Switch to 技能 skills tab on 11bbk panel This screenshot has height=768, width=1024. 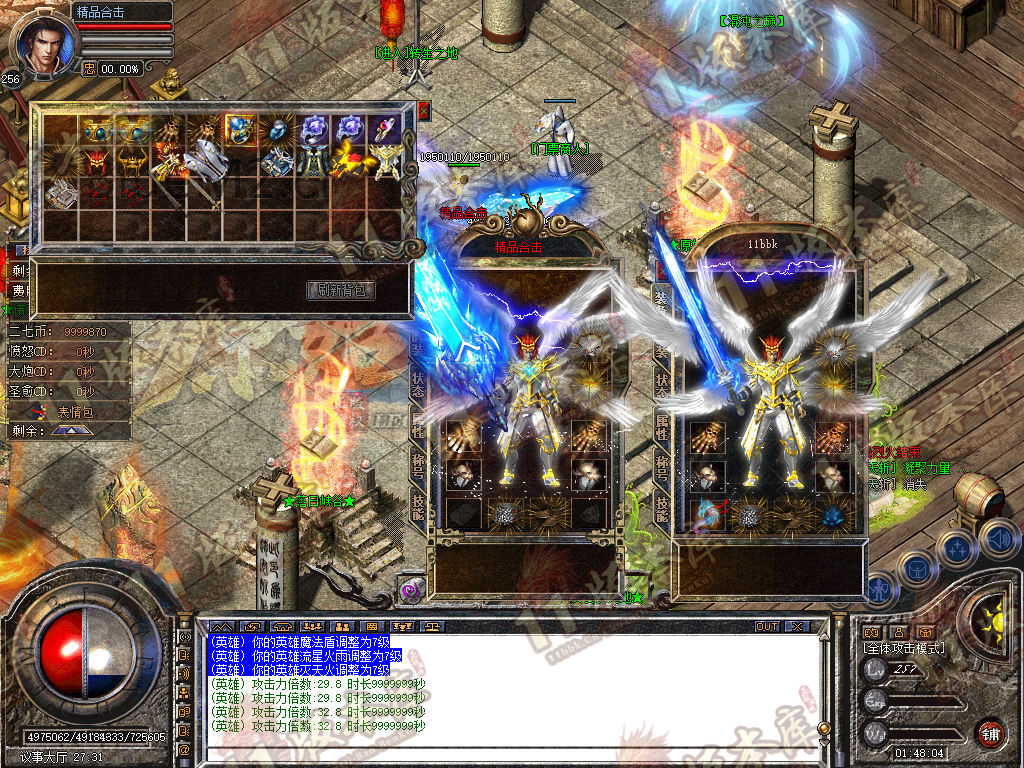click(661, 510)
